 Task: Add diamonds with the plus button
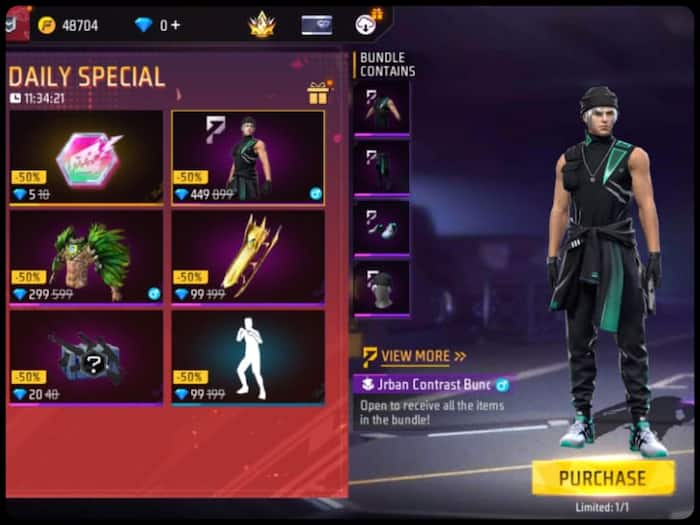tap(176, 25)
